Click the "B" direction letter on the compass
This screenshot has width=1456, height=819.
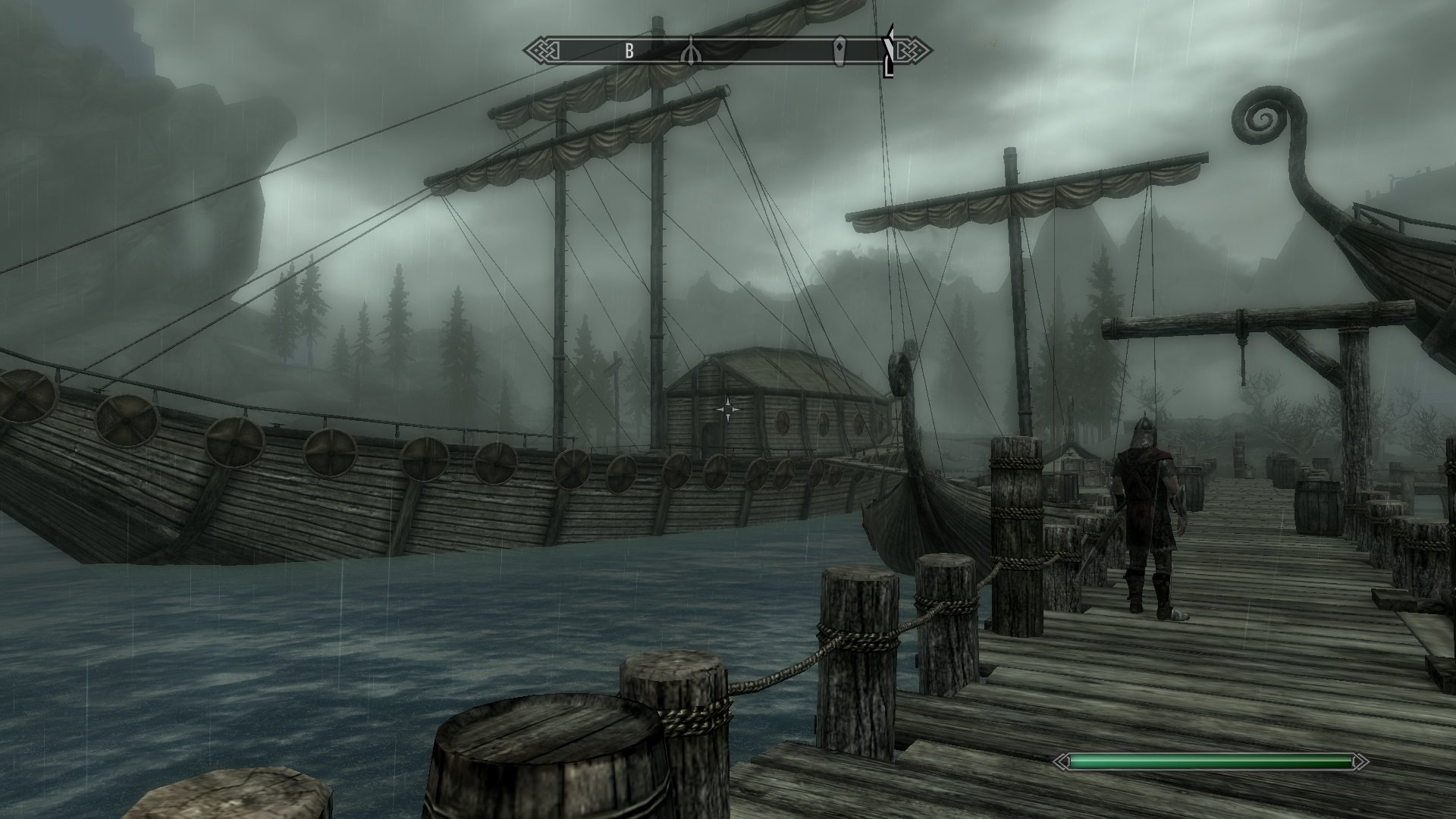tap(629, 51)
